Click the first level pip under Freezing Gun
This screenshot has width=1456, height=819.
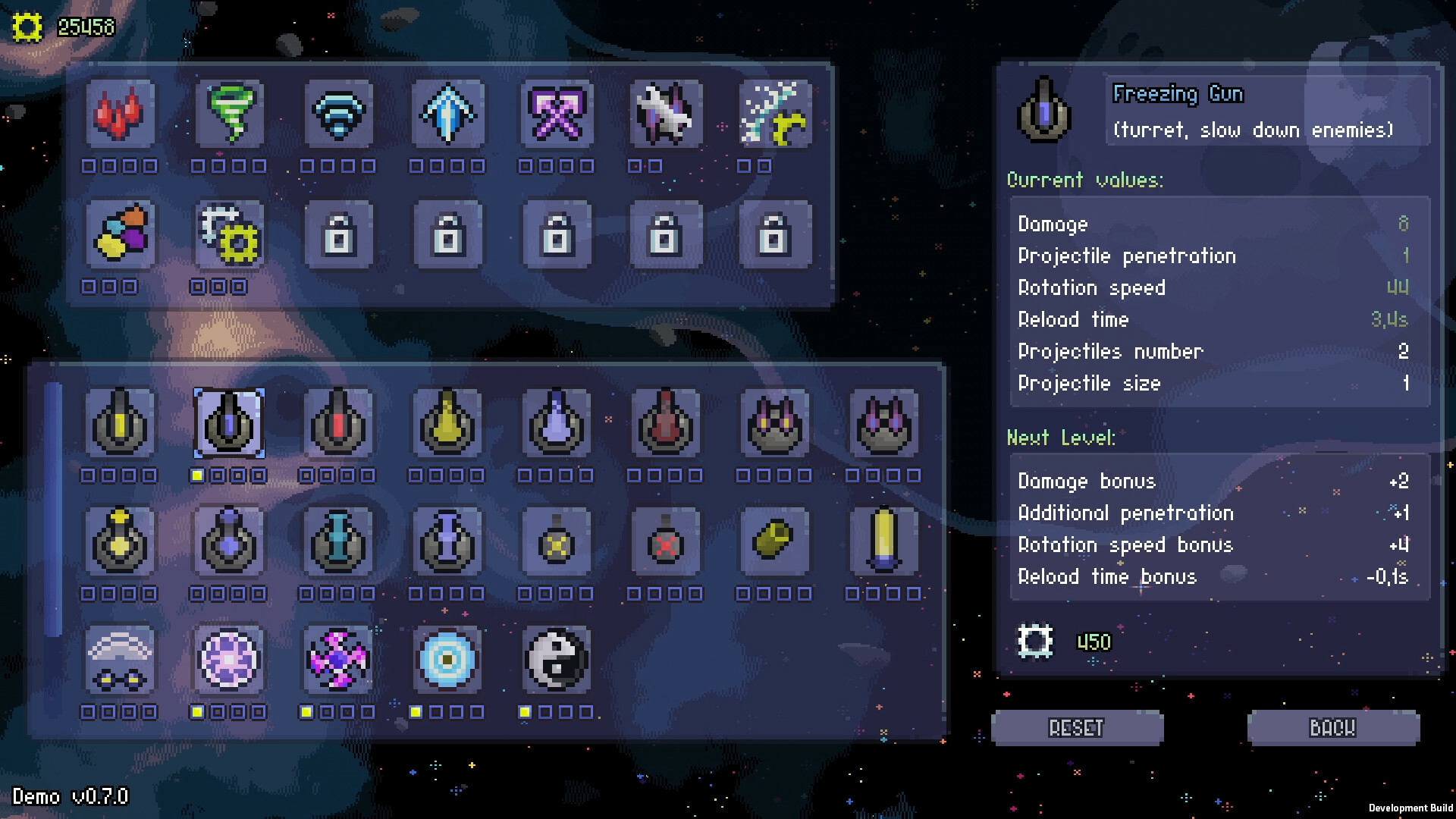tap(199, 476)
